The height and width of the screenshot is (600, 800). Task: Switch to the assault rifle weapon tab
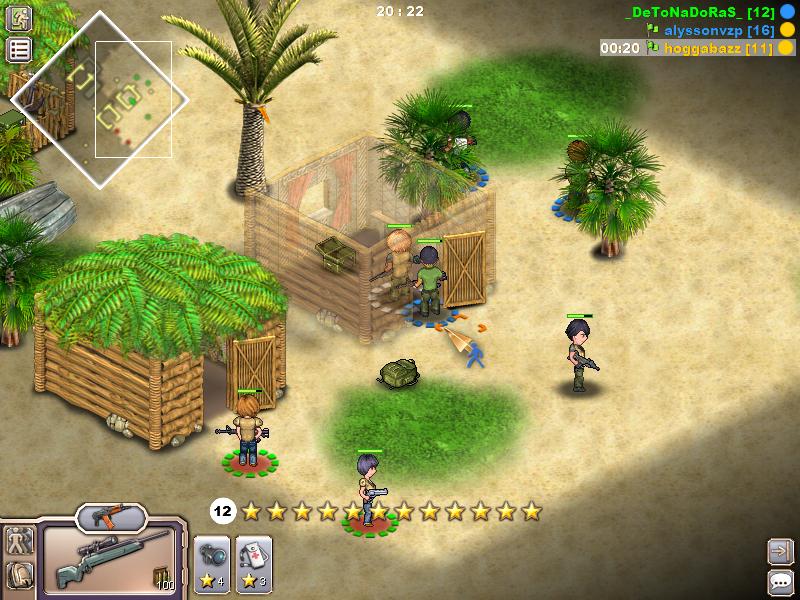tap(111, 516)
